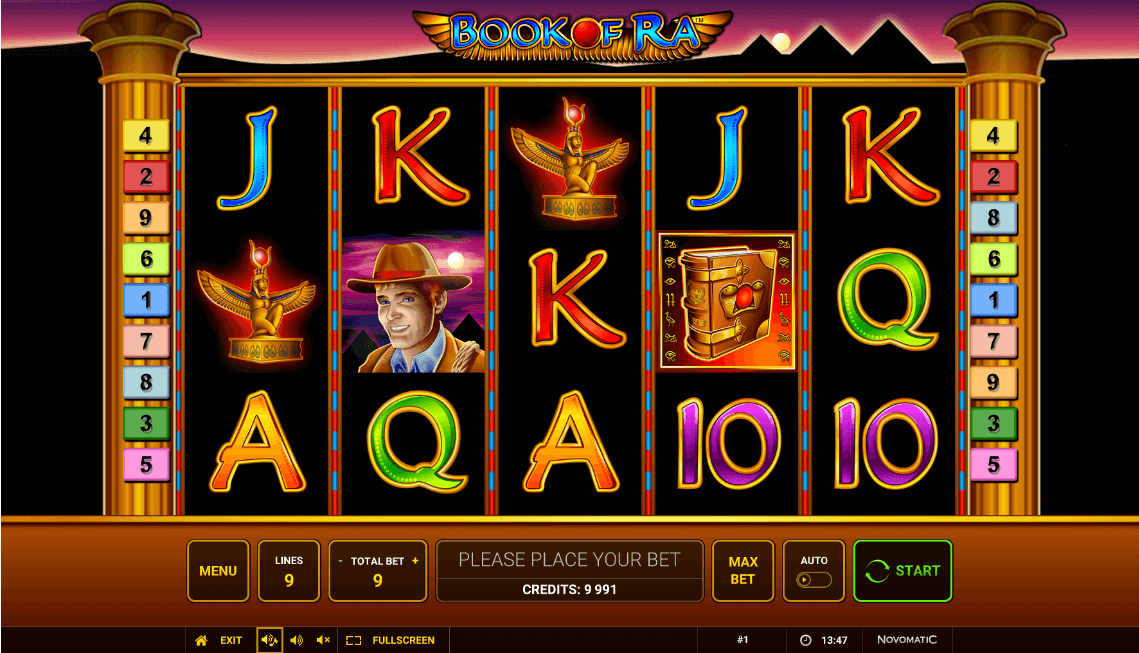Enable sound with music speaker icon
1139x653 pixels.
[x=269, y=640]
